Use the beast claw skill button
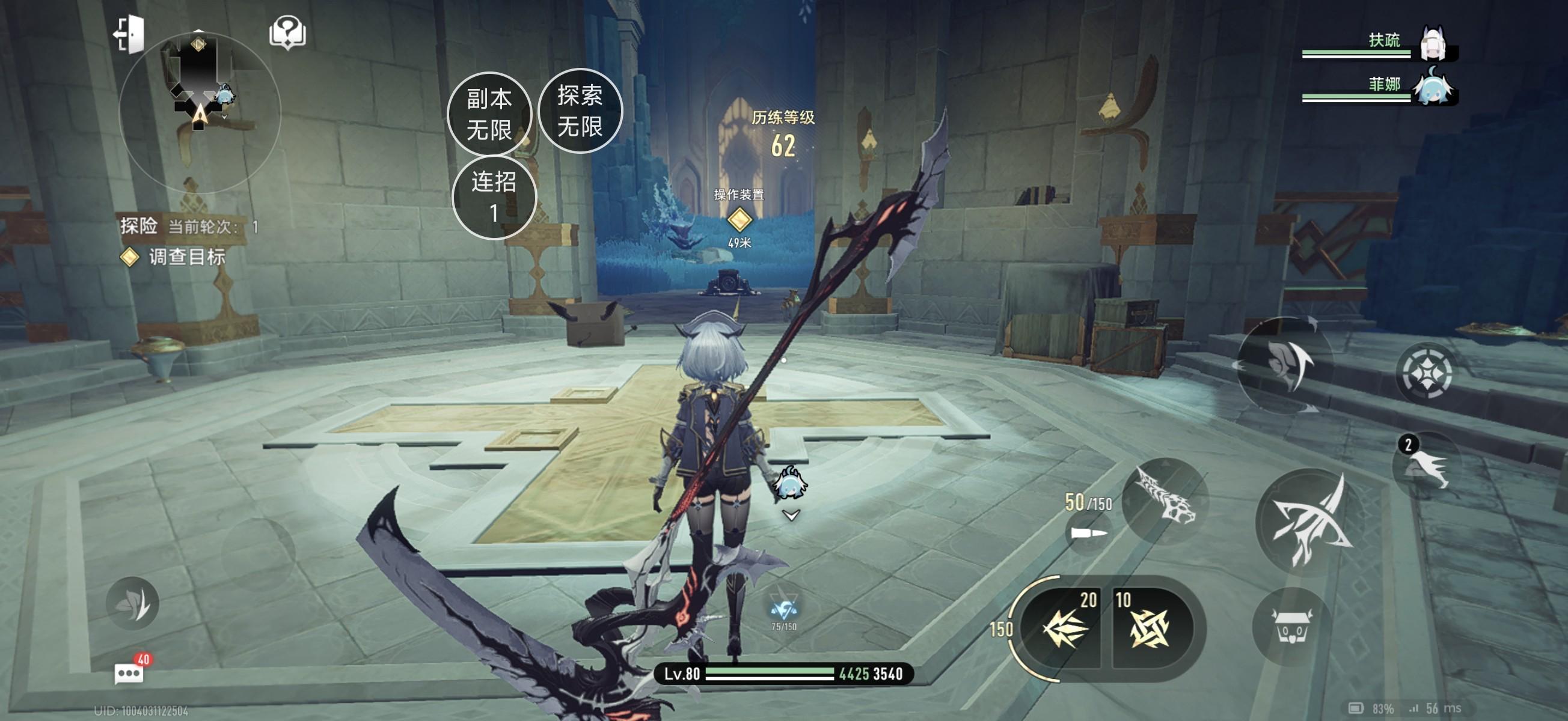The height and width of the screenshot is (721, 1568). coord(1165,500)
